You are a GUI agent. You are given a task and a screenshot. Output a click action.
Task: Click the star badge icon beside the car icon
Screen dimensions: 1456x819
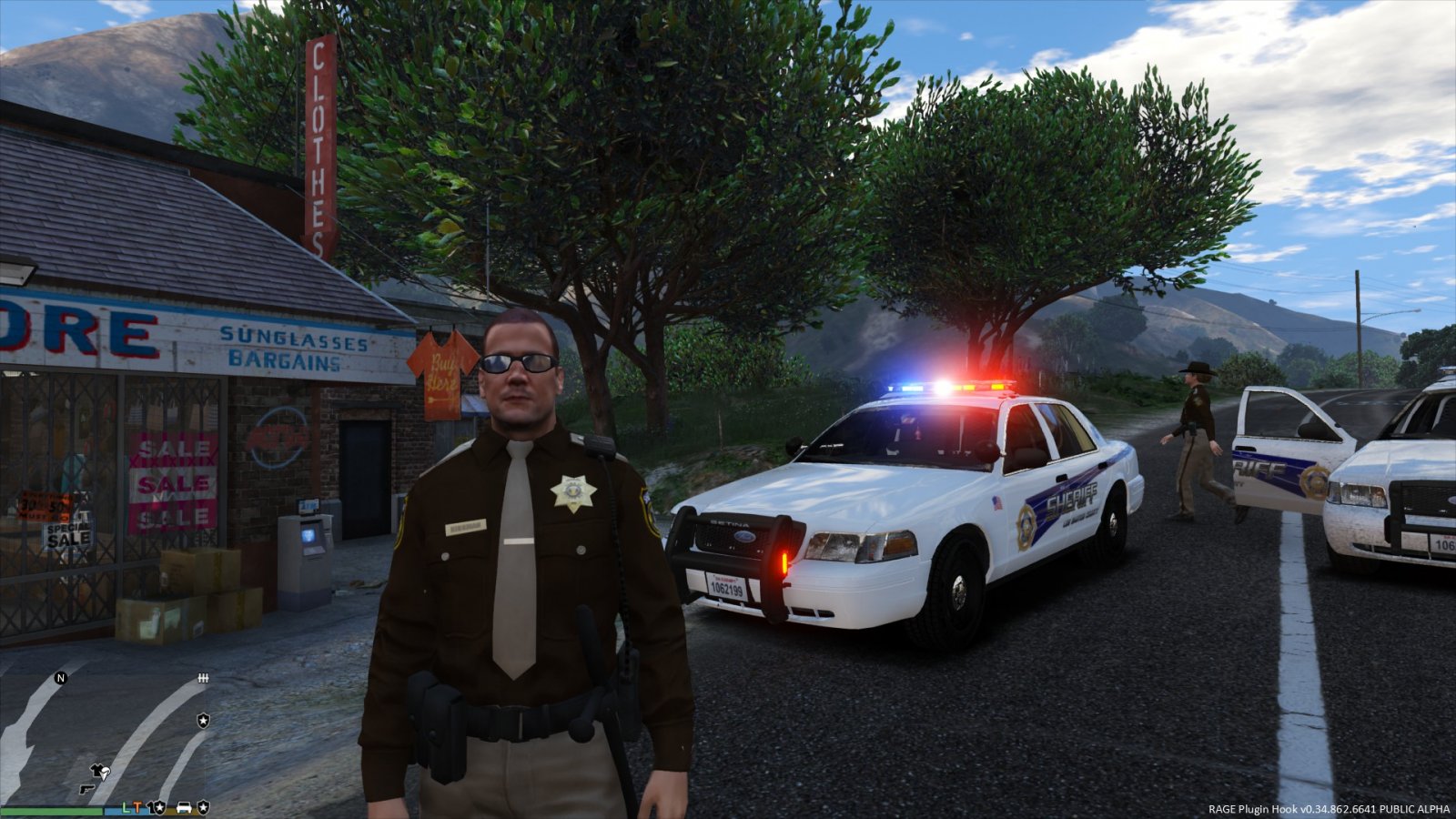click(x=204, y=809)
